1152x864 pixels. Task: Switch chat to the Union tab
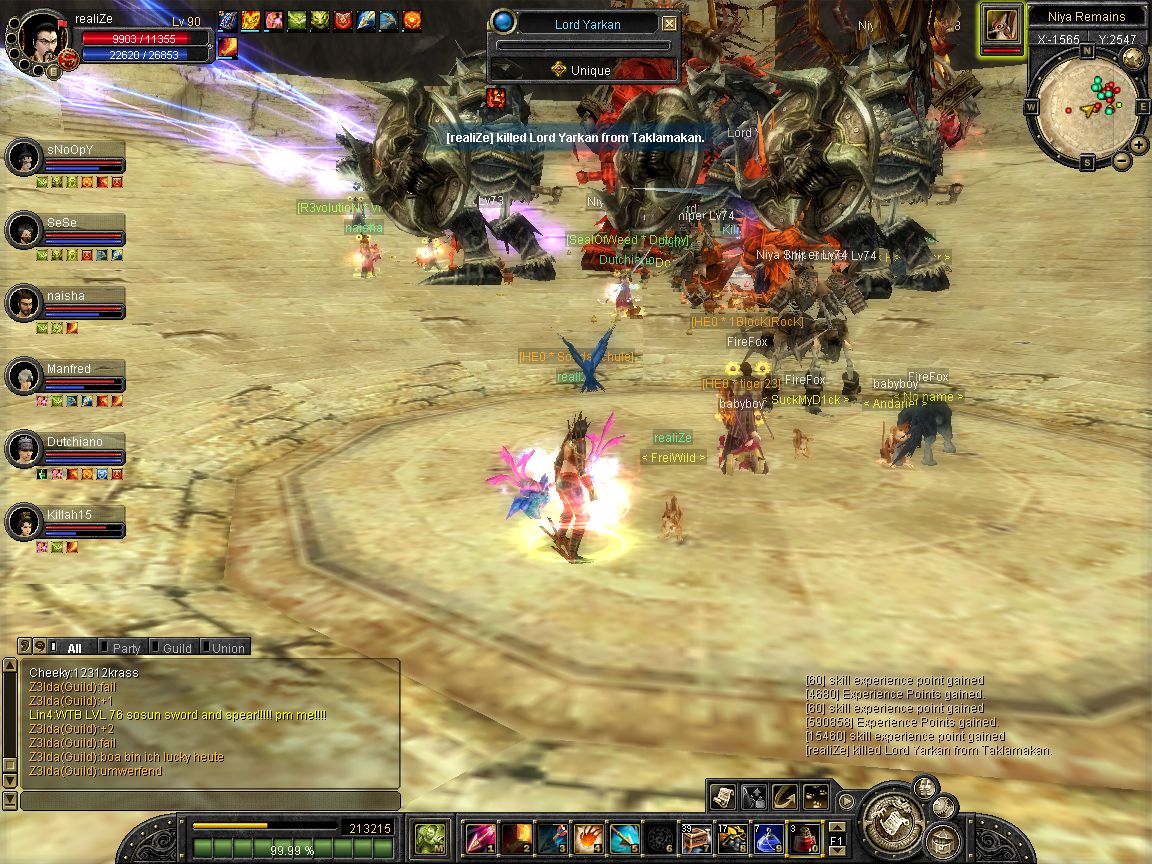click(x=227, y=648)
